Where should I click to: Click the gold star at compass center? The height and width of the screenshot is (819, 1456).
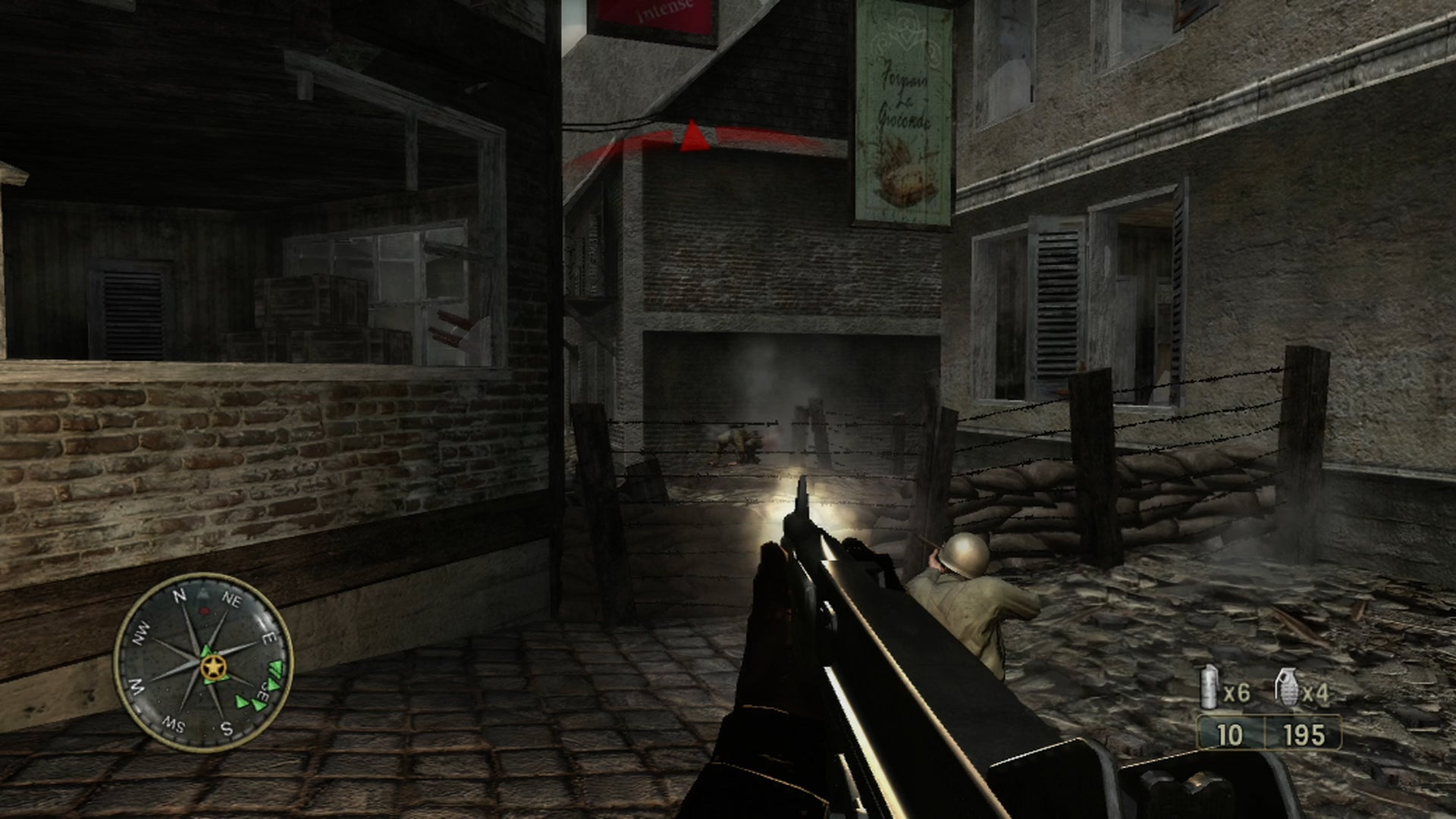(214, 667)
